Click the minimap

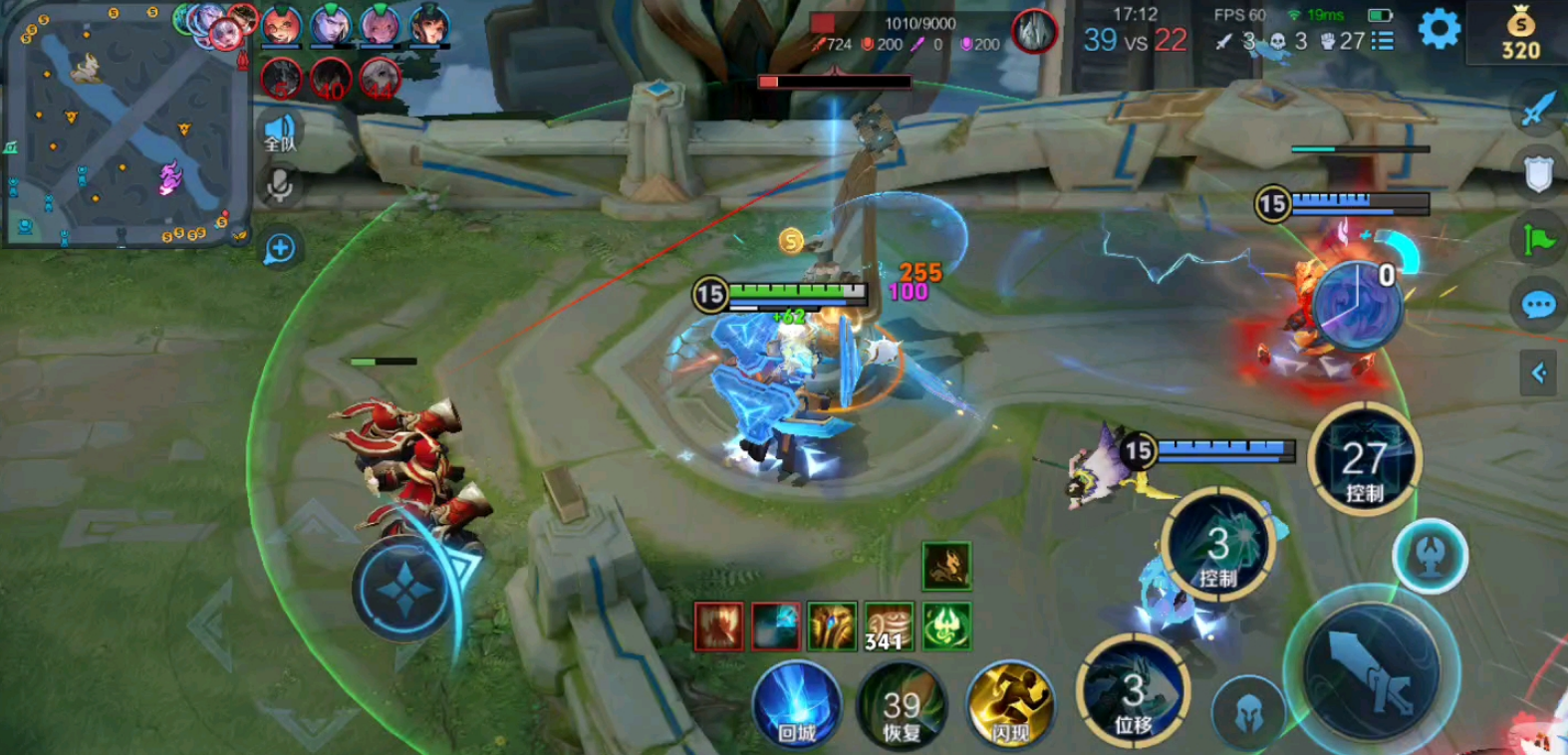127,125
